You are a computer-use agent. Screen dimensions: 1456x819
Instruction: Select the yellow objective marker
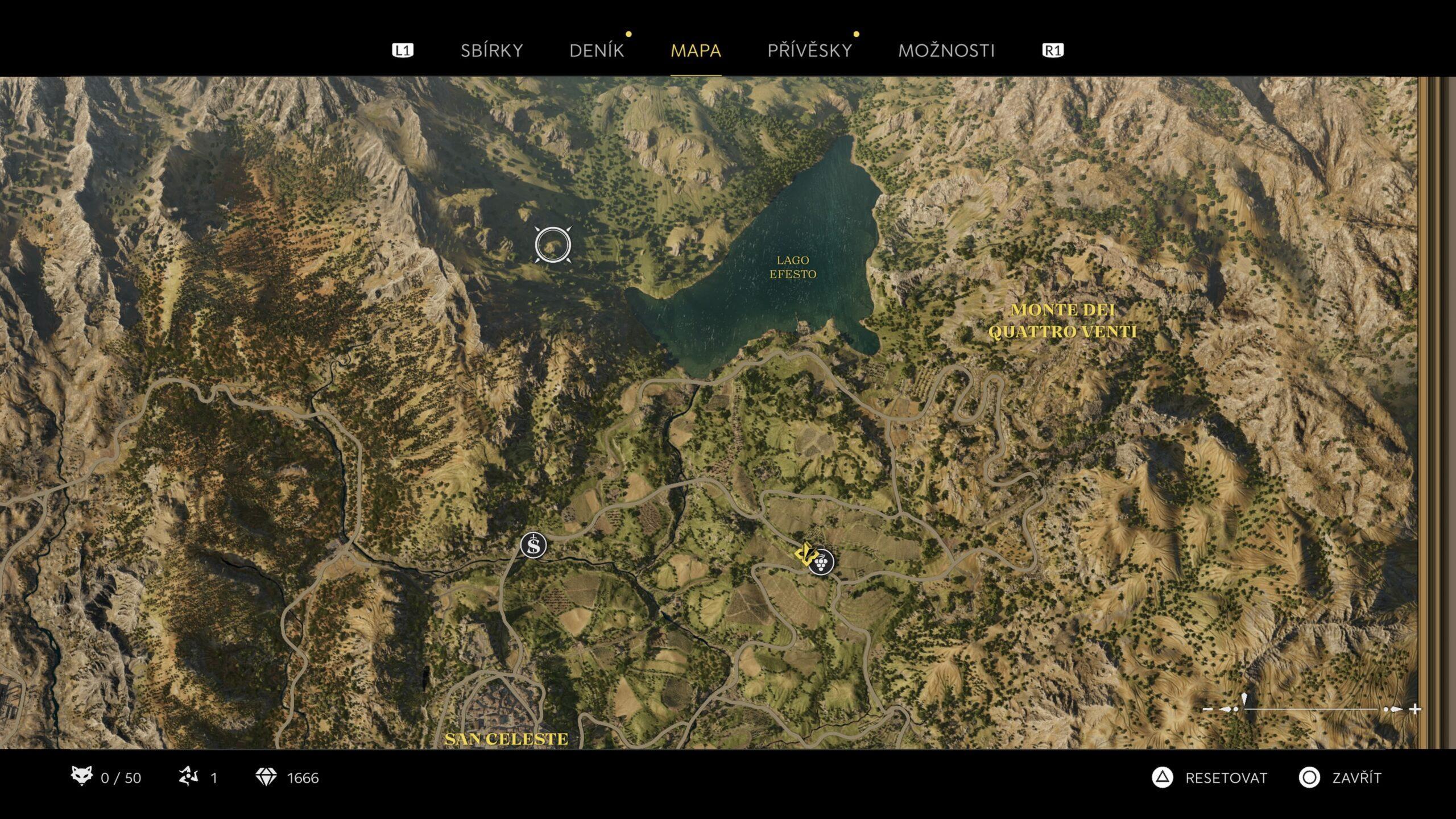(804, 553)
